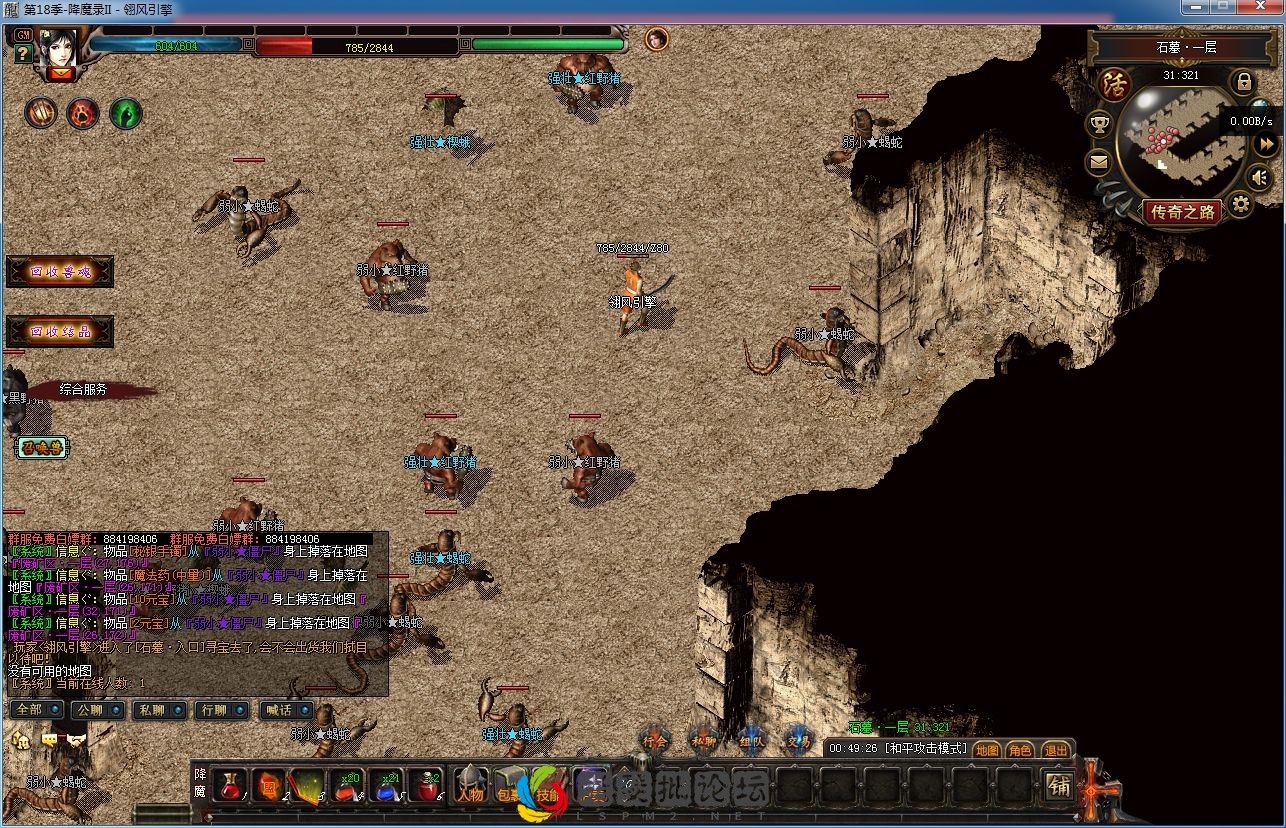Open the trophy ranking icon
This screenshot has width=1286, height=828.
pos(1100,125)
